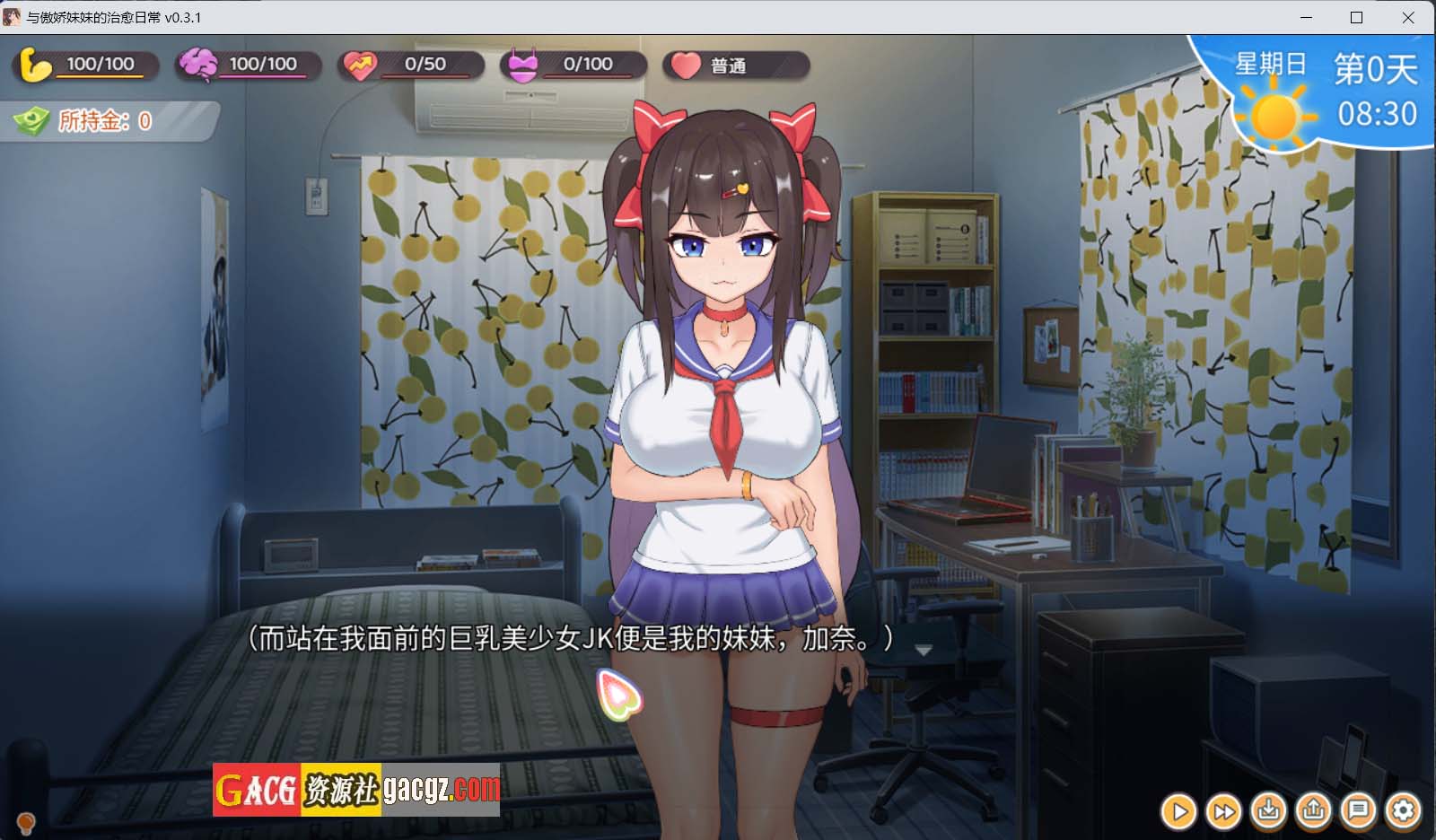The height and width of the screenshot is (840, 1436).
Task: Maximize the game window
Action: click(x=1357, y=17)
